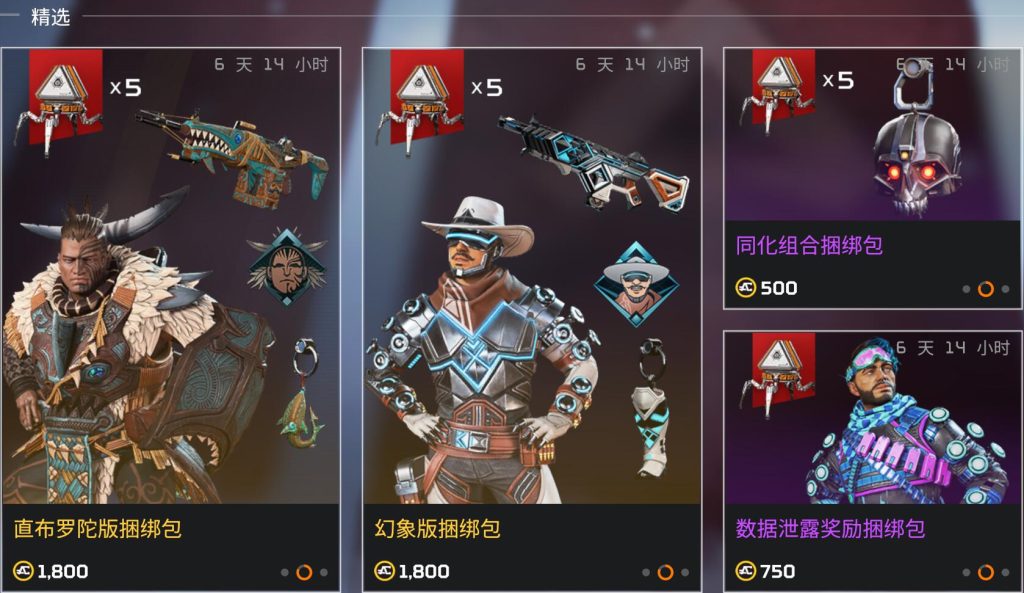Select the 同化组合捆绑包 bundle for 500 coins
This screenshot has width=1024, height=593.
[872, 178]
